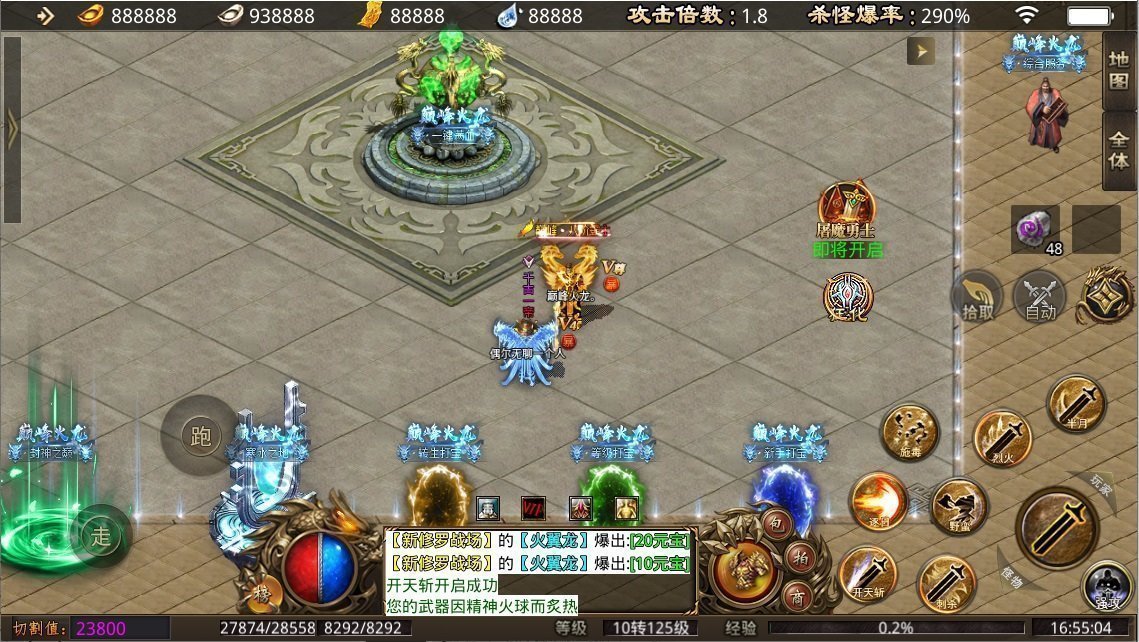Use the purple scroll item with count 48

[x=1034, y=230]
